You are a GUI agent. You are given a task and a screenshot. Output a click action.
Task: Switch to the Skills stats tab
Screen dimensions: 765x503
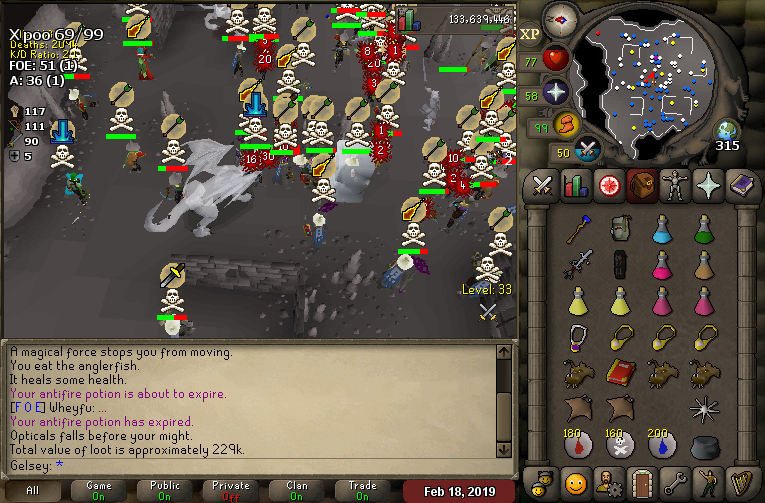click(574, 186)
